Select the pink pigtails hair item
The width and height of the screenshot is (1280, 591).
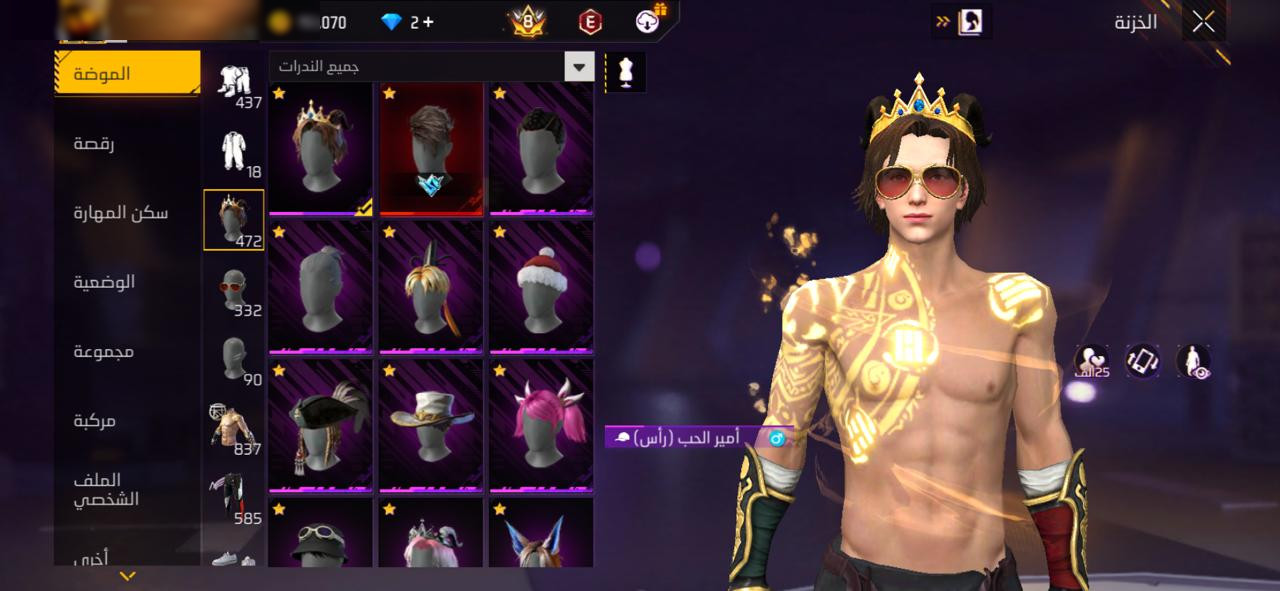(x=541, y=425)
